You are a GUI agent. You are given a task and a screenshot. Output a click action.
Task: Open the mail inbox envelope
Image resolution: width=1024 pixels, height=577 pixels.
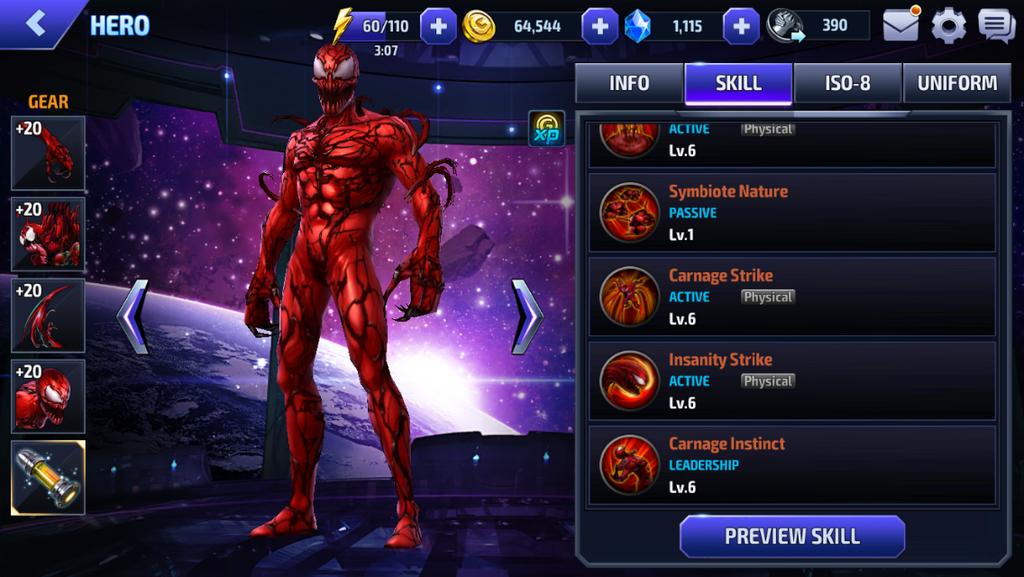click(901, 25)
